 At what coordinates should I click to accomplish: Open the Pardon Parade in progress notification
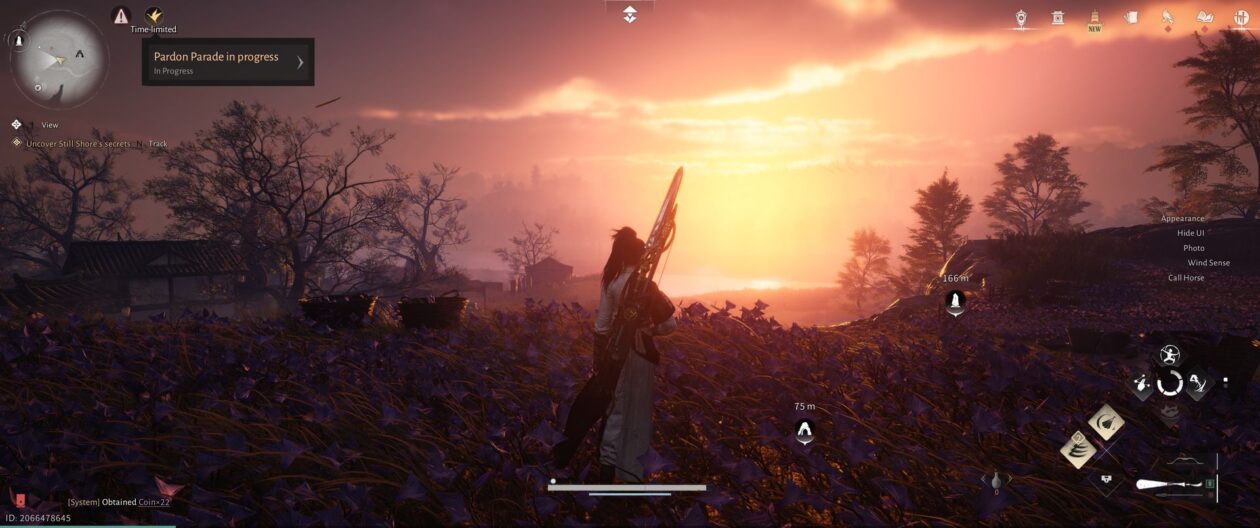tap(228, 62)
